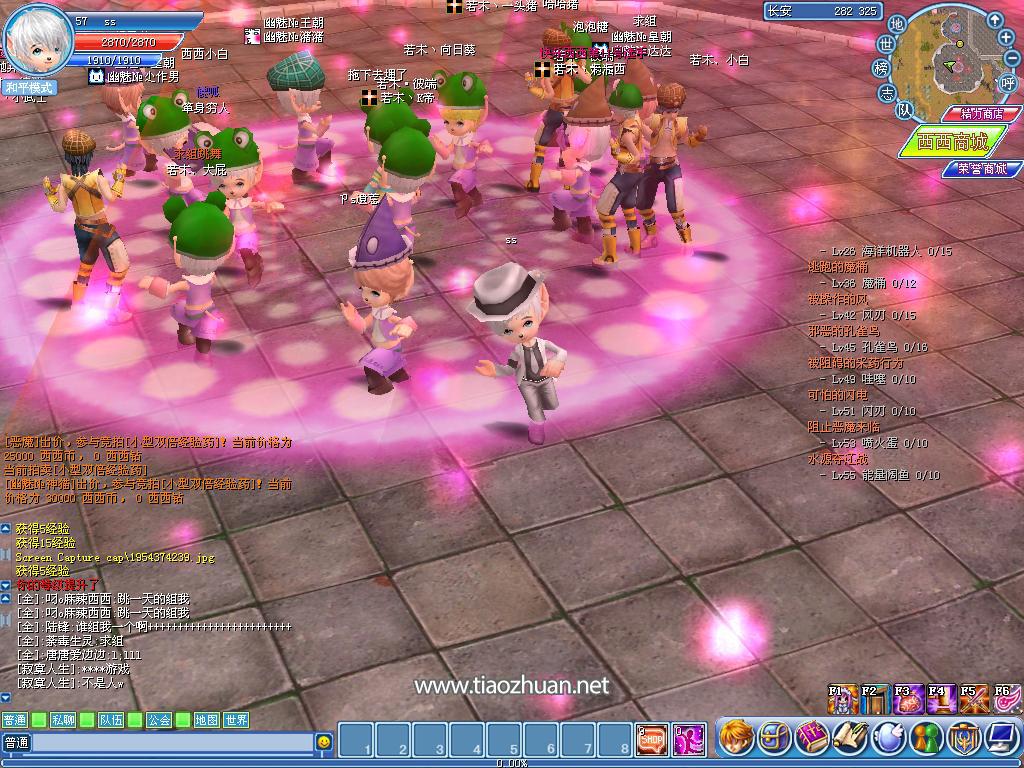Screen dimensions: 1024x768
Task: Switch to the 私聊 private chat channel
Action: 64,720
